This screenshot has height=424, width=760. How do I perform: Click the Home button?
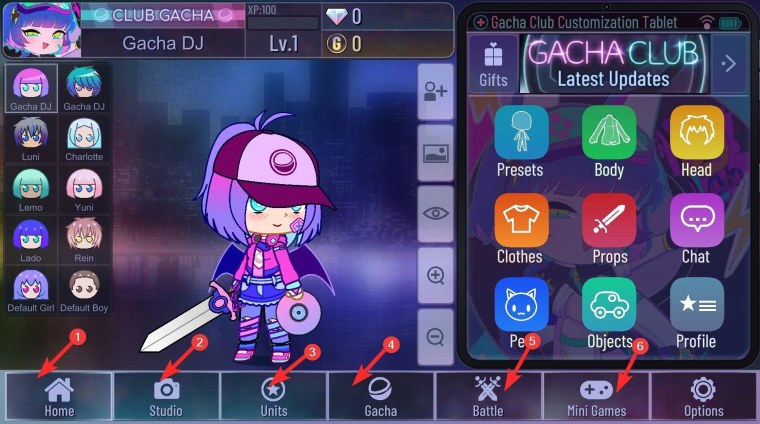pyautogui.click(x=59, y=396)
